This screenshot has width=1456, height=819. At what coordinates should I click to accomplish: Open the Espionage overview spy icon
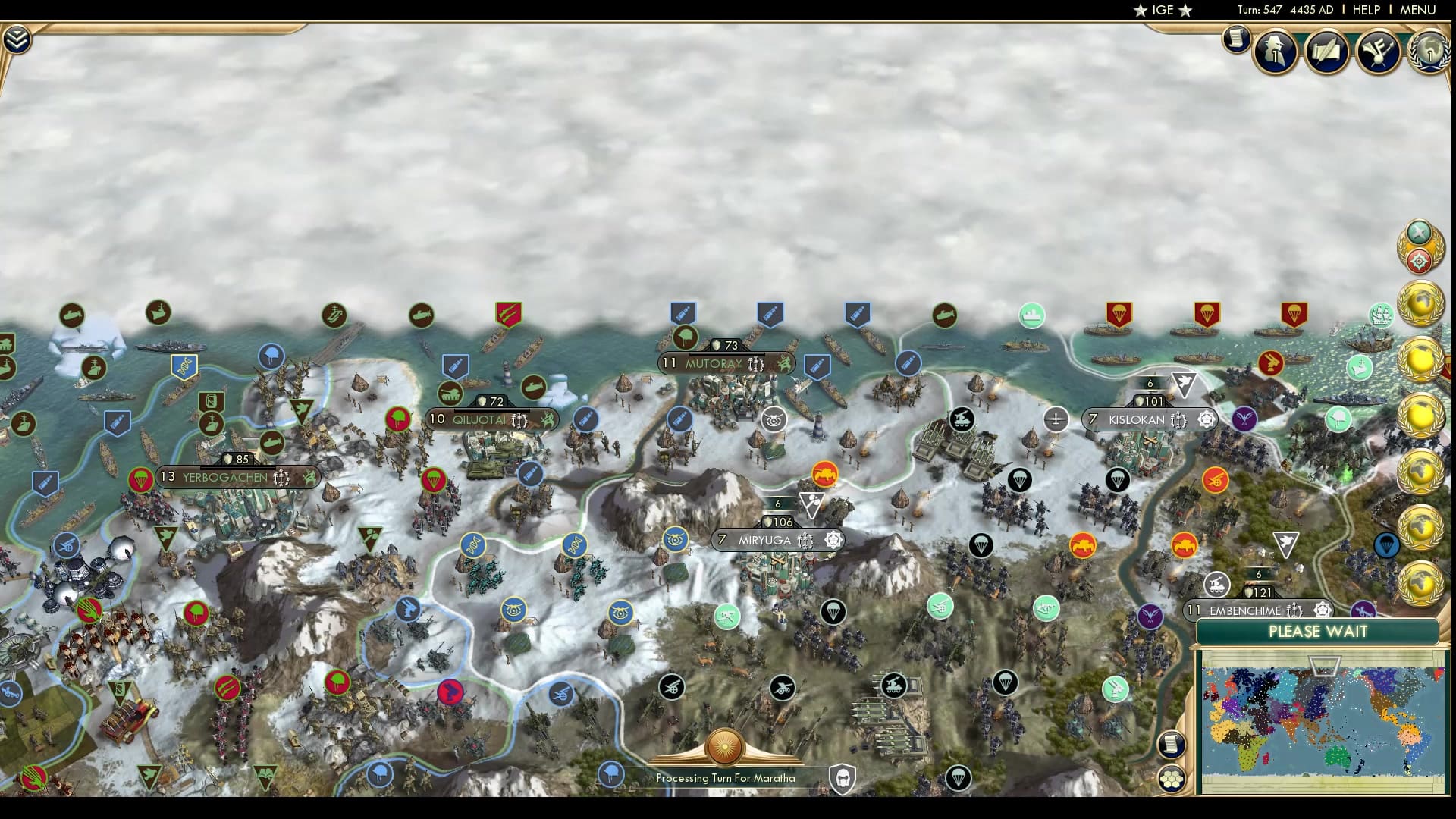pos(1276,52)
